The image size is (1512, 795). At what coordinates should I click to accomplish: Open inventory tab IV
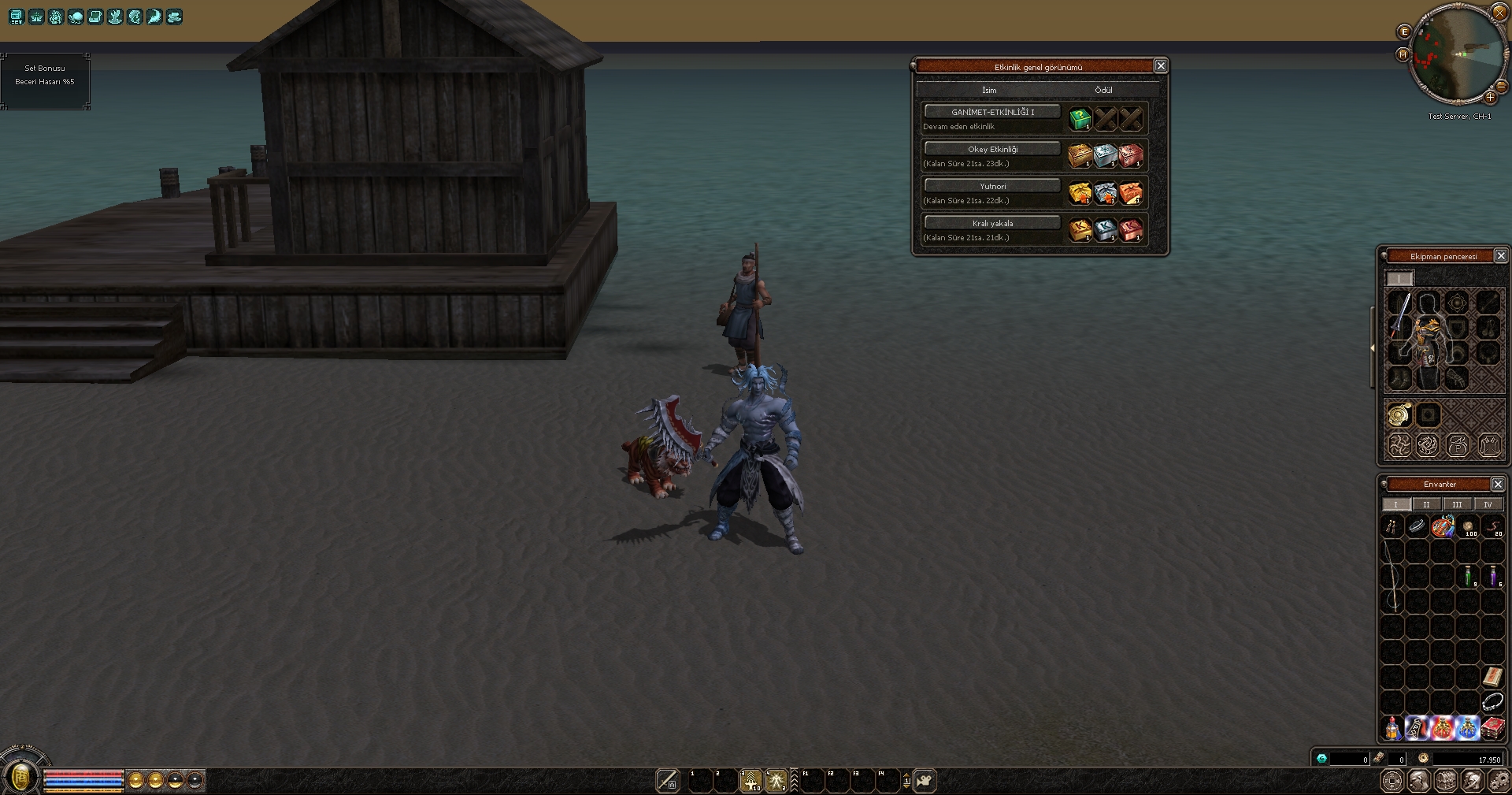[1488, 504]
